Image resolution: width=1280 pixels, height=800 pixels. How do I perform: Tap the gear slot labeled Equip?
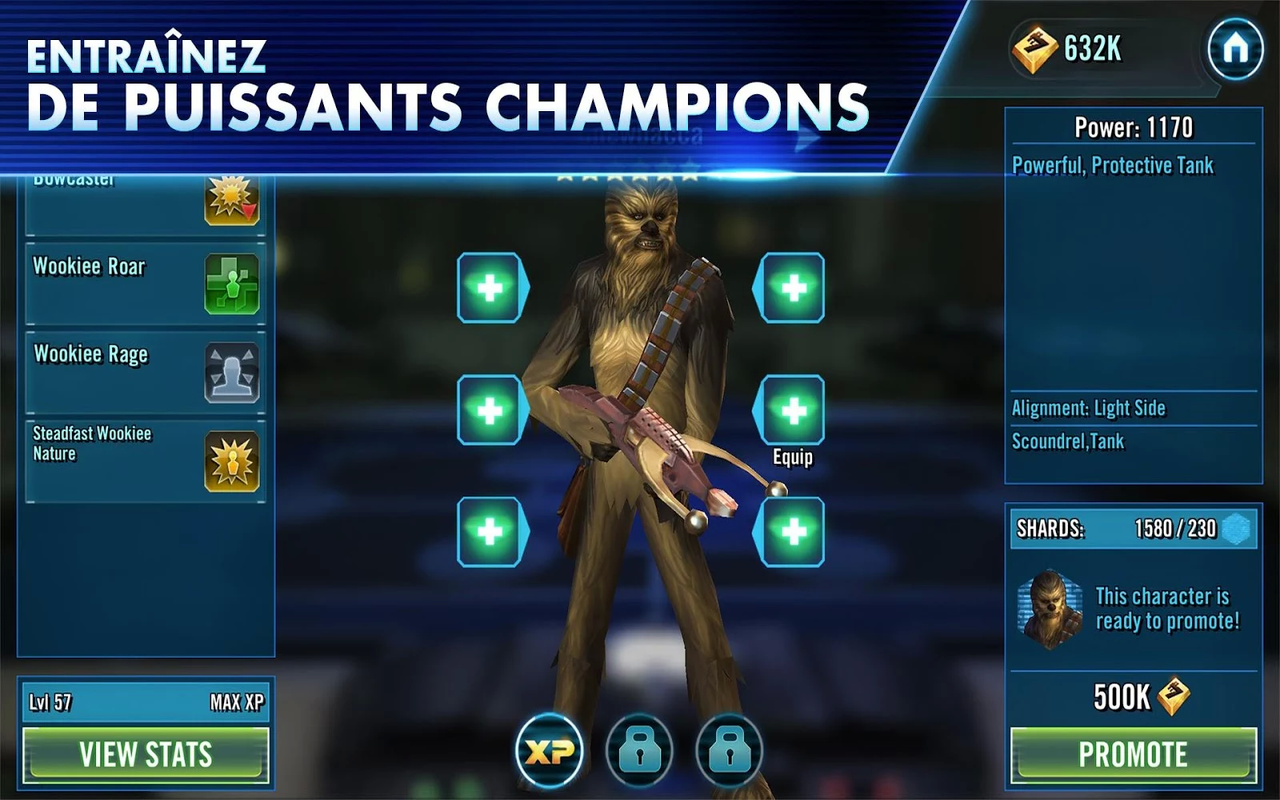[793, 410]
